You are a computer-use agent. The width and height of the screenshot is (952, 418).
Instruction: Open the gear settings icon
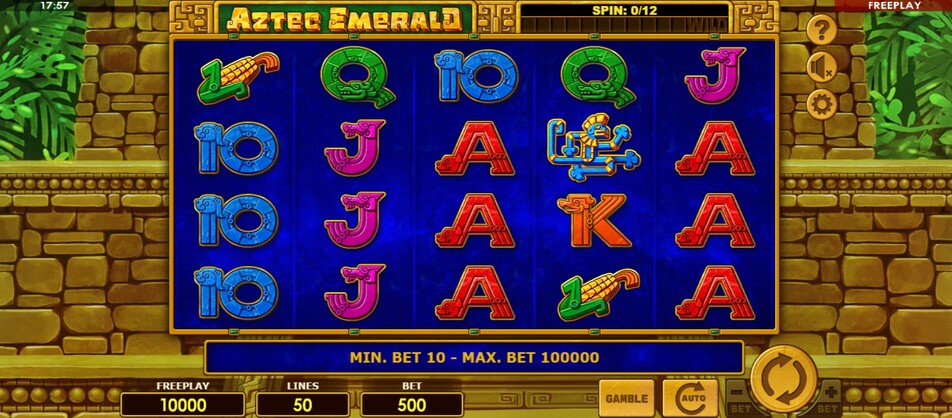tap(821, 103)
